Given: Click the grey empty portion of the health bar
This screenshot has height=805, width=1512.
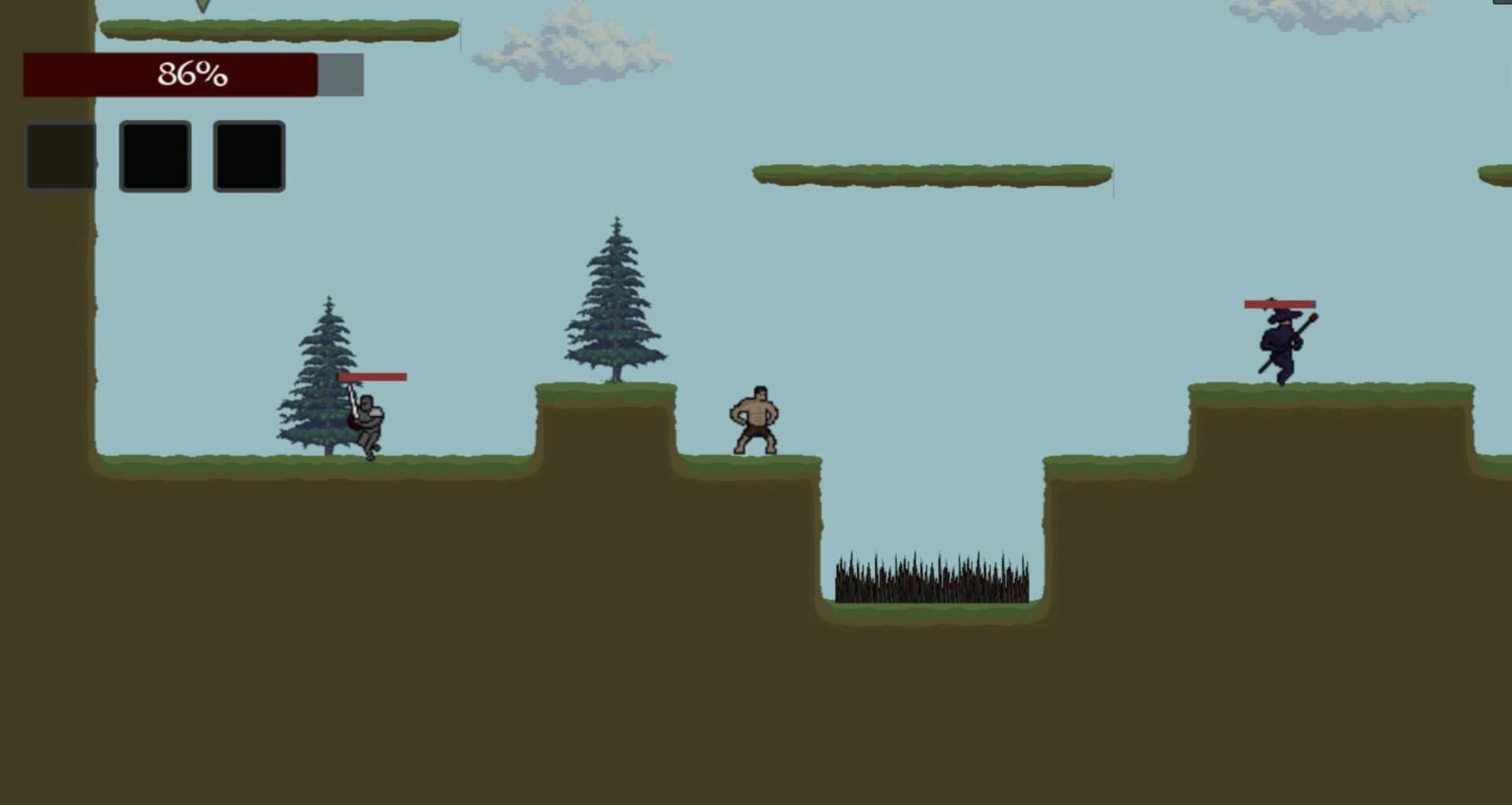Looking at the screenshot, I should (339, 75).
